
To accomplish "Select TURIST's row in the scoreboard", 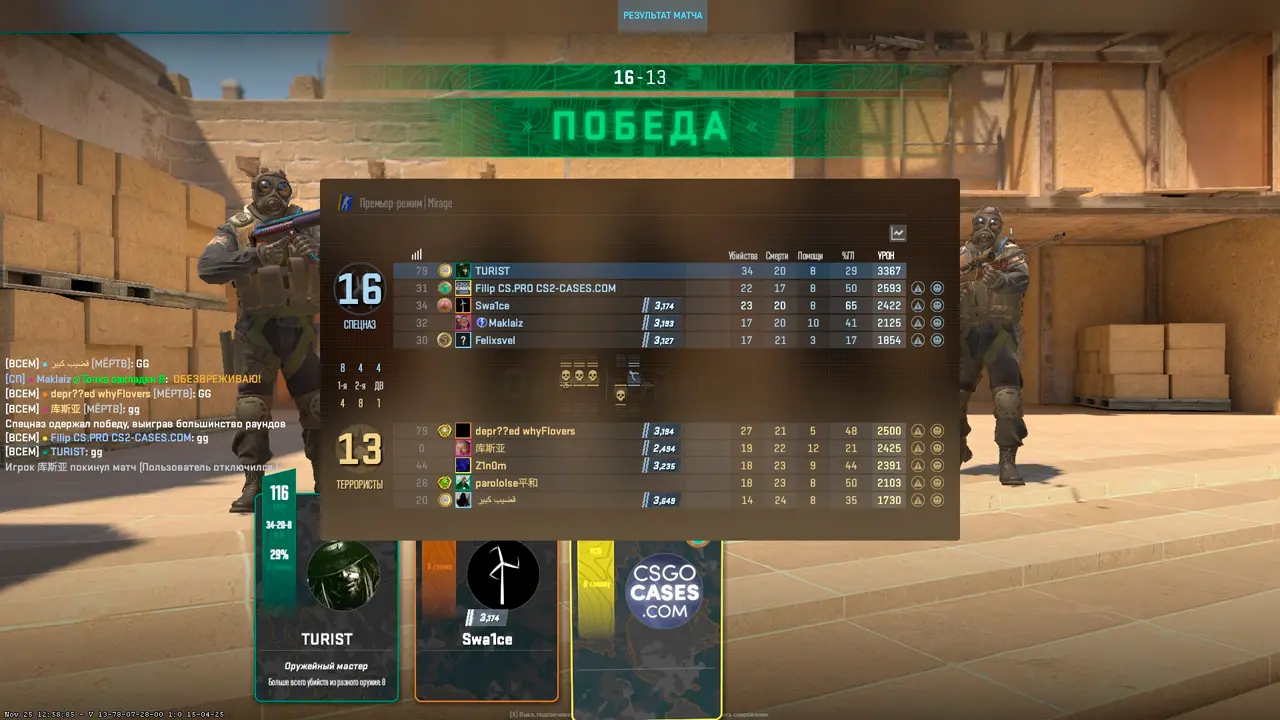I will pos(600,271).
